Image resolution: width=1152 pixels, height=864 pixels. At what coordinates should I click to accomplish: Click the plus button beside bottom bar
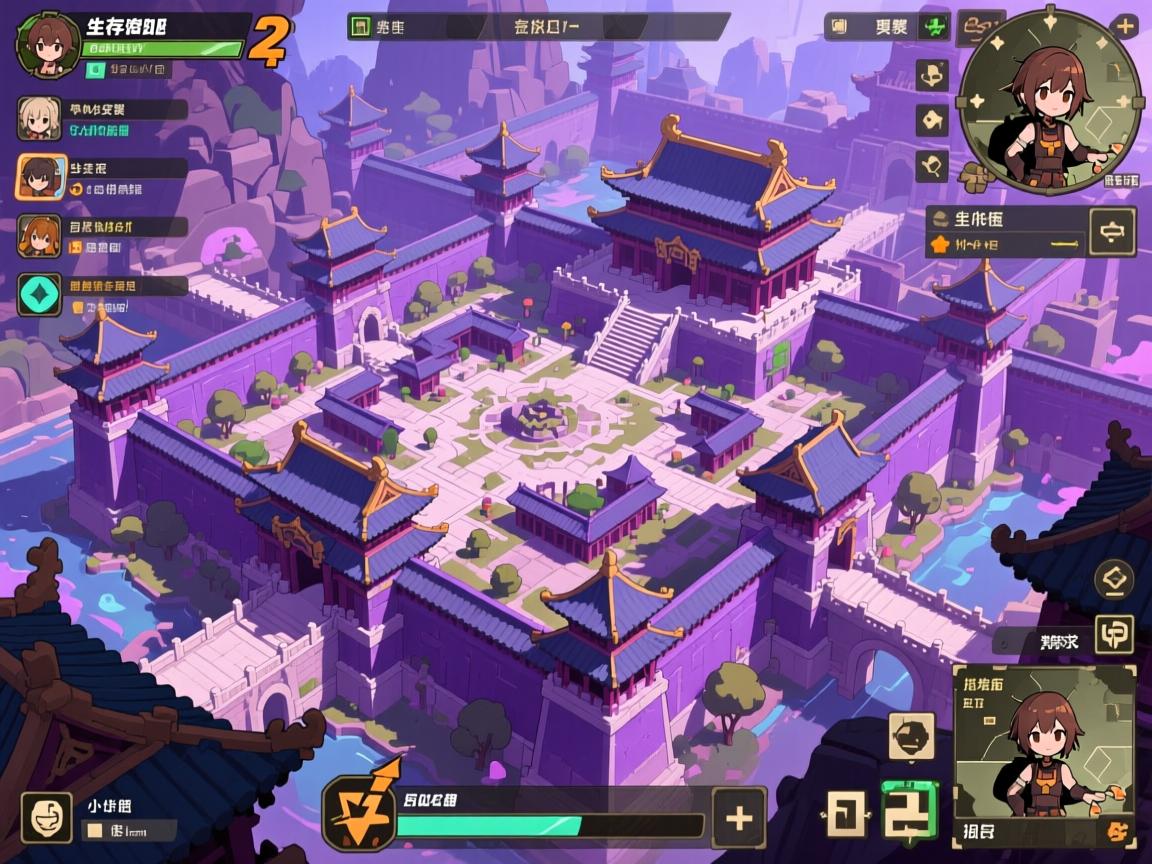(738, 818)
